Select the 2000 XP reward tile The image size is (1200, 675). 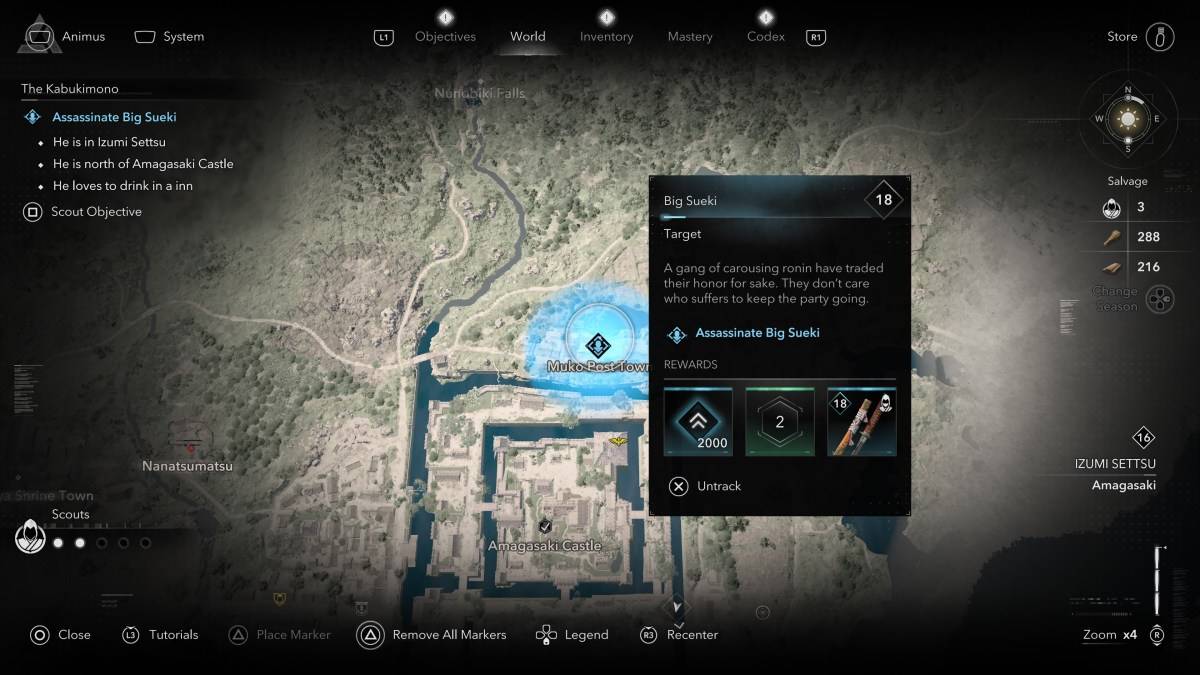point(698,422)
